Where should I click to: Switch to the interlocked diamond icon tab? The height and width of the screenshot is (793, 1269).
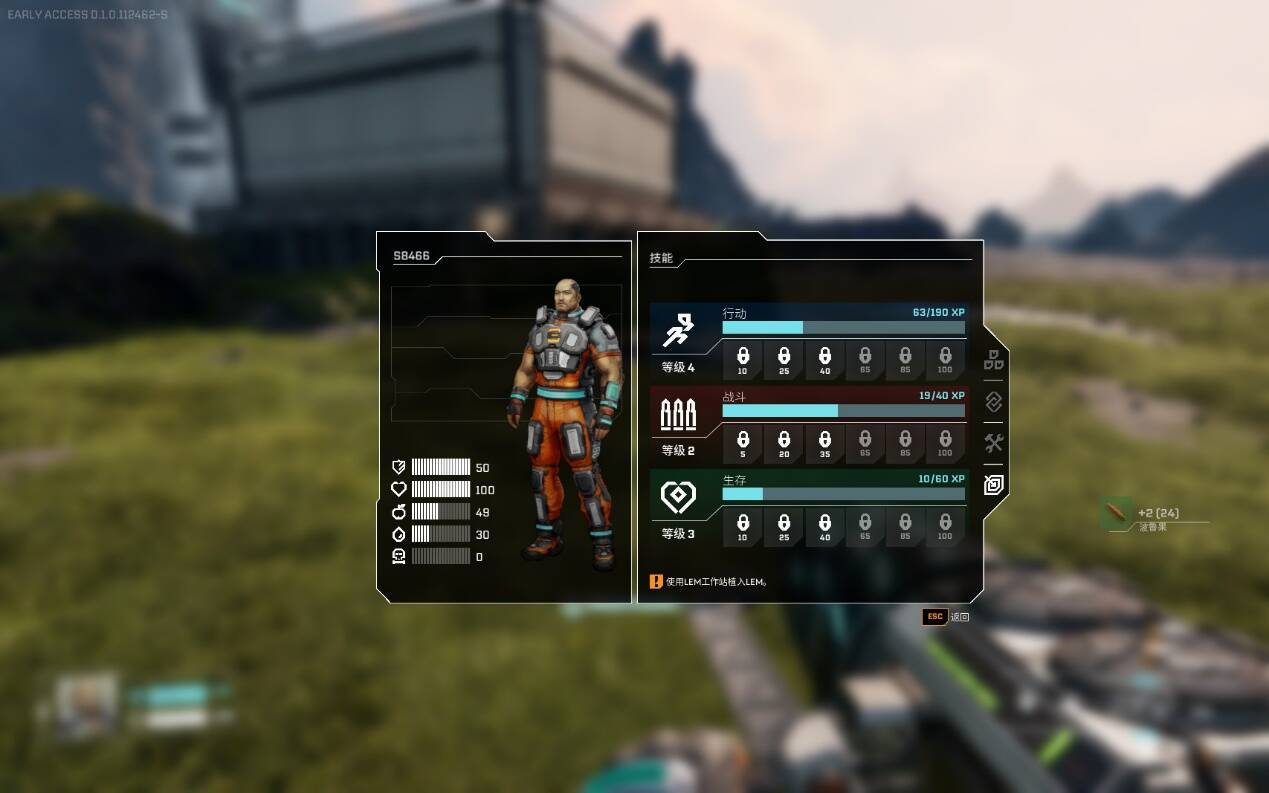click(x=994, y=402)
